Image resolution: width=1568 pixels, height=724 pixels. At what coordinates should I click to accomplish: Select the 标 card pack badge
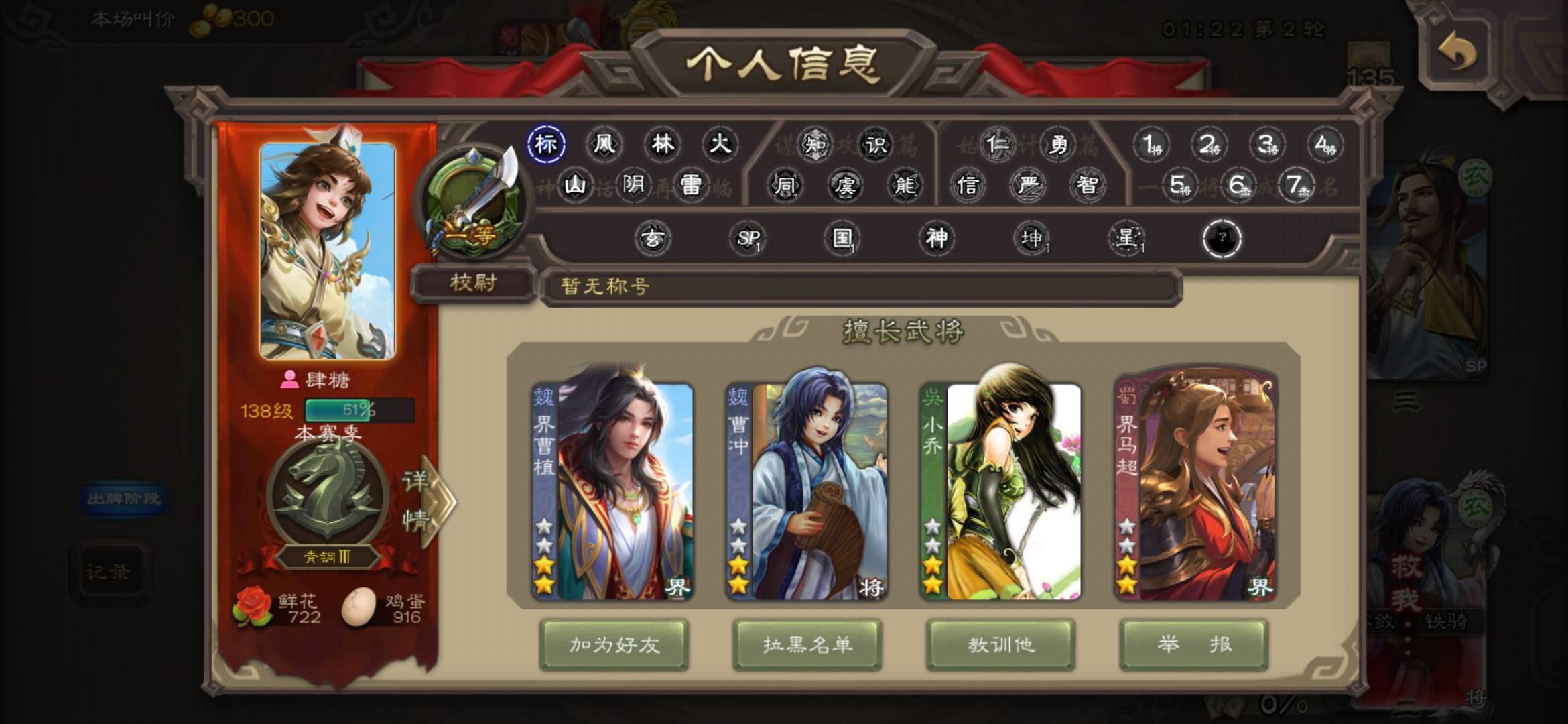coord(546,144)
